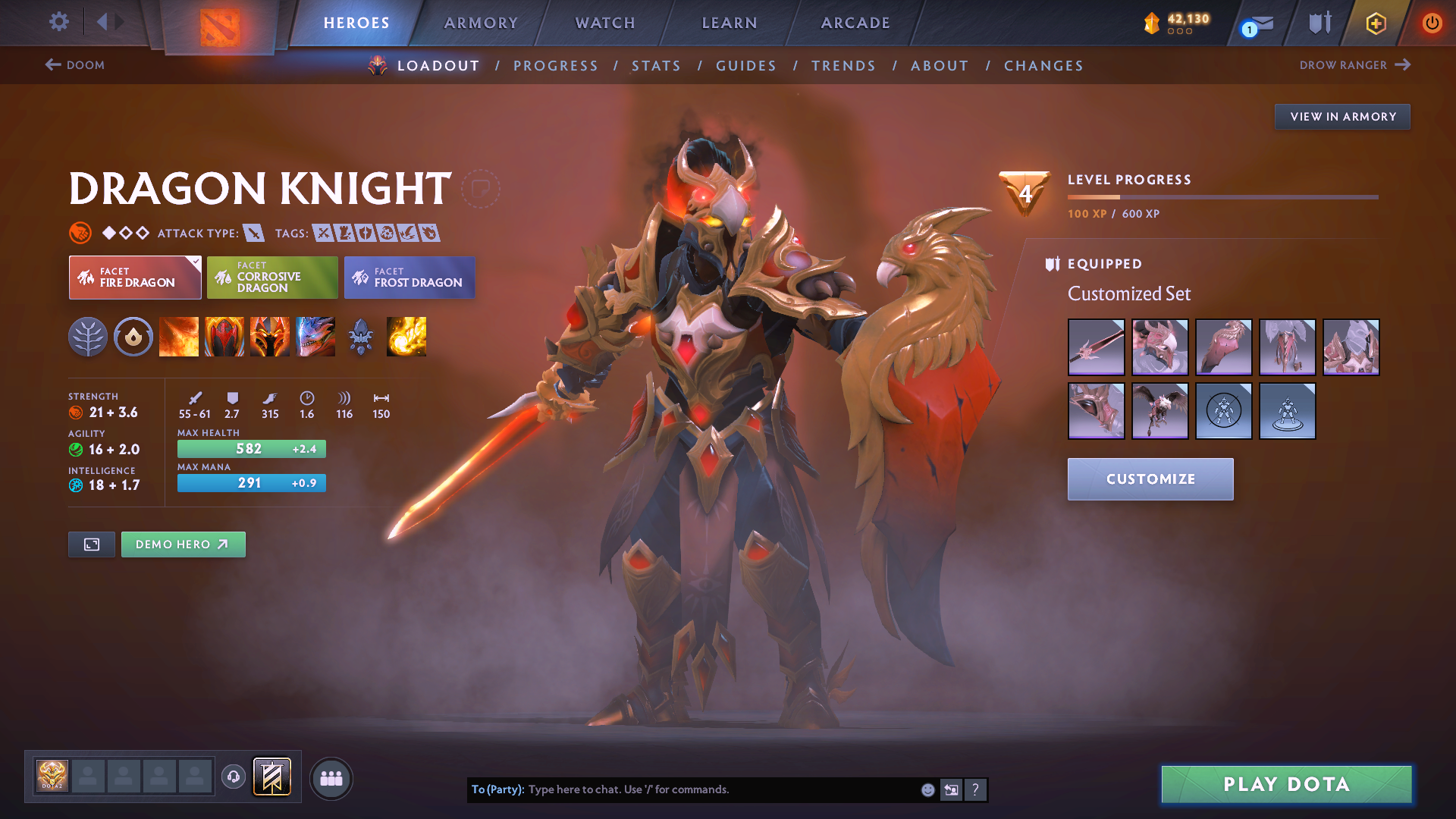
Task: View the Elder Dragon Form ability icon
Action: (x=315, y=337)
